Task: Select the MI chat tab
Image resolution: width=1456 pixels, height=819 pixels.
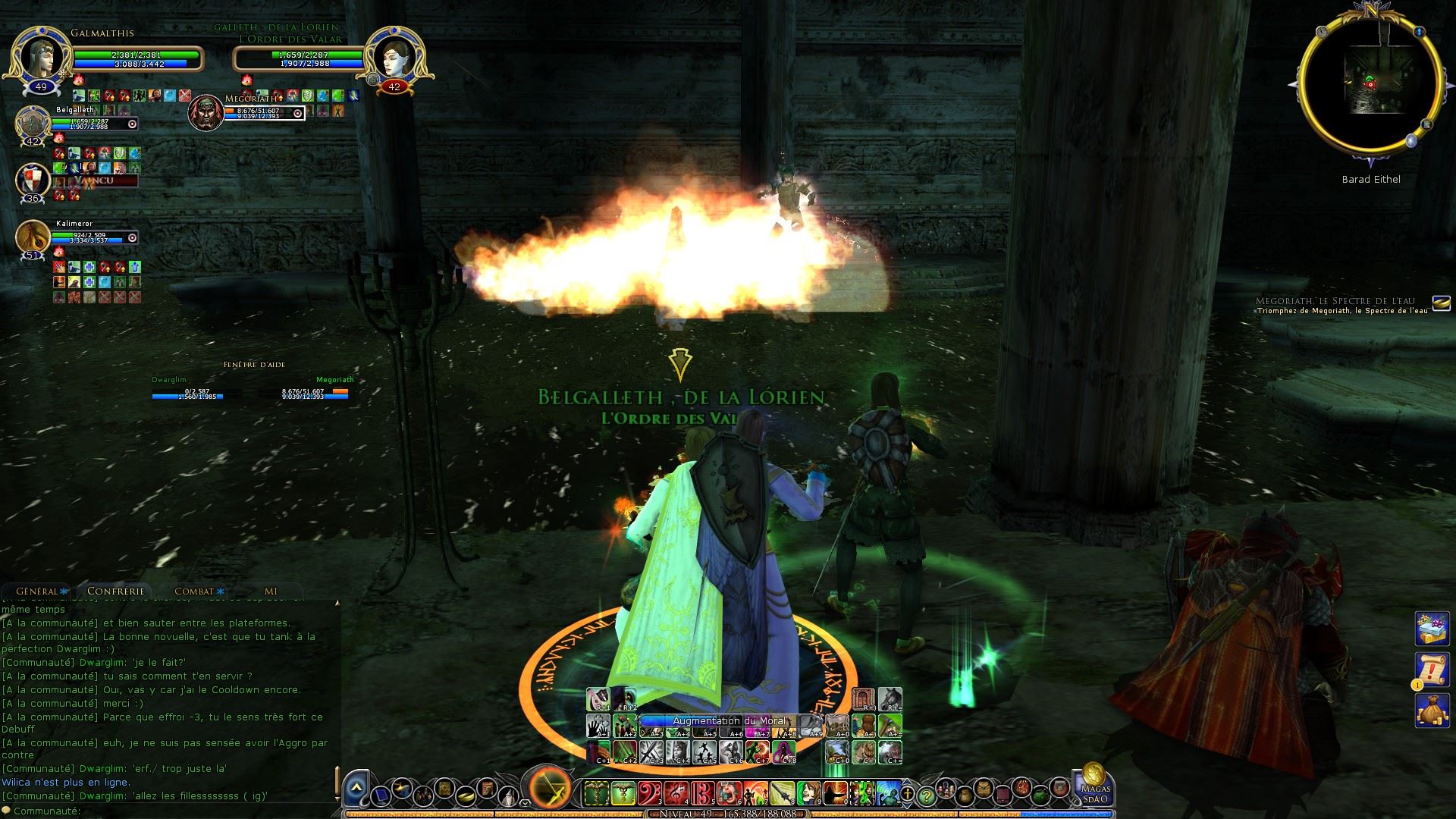Action: pyautogui.click(x=271, y=591)
